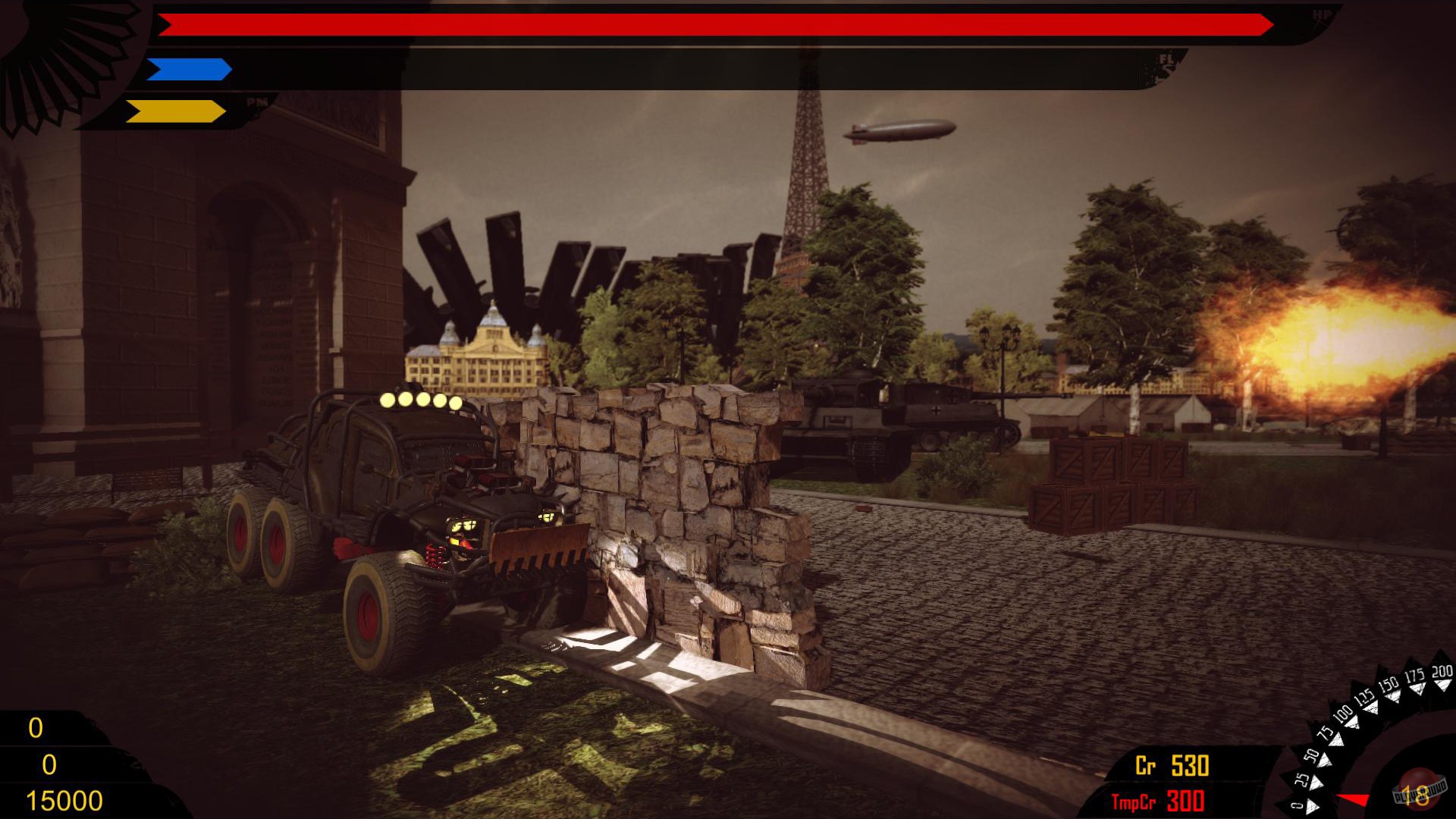Click the PM icon beside the yellow bar
This screenshot has width=1456, height=819.
[x=257, y=101]
